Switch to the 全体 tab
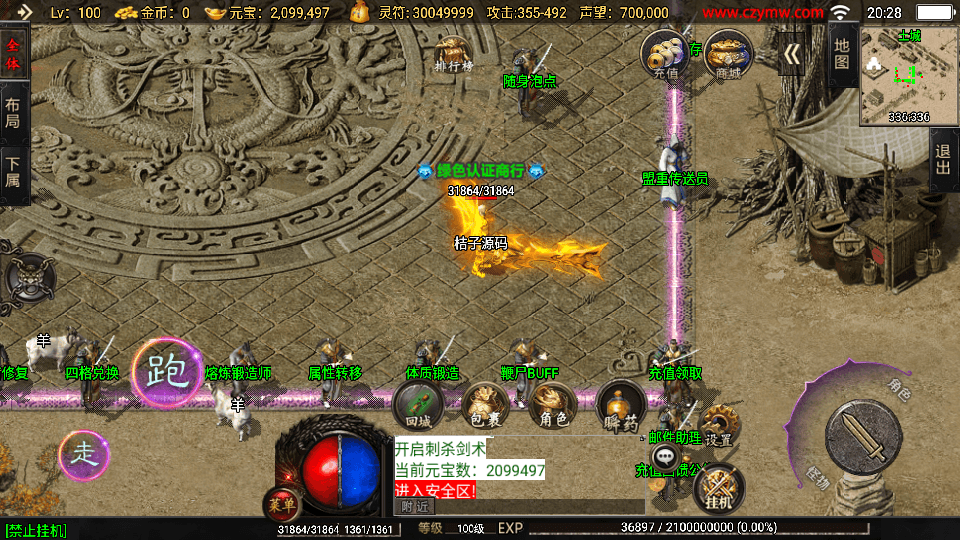960x540 pixels. pos(13,55)
